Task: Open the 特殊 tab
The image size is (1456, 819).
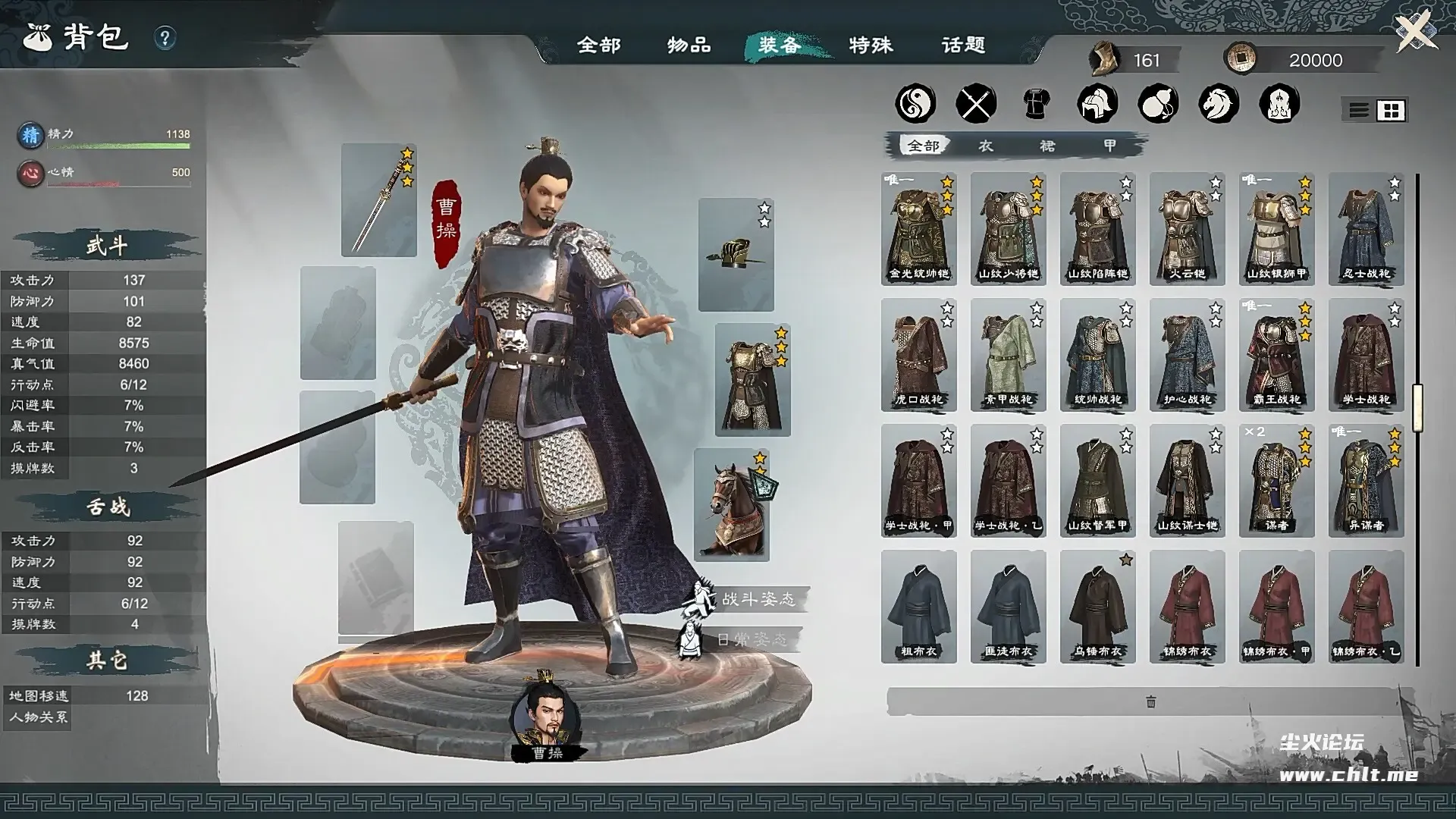Action: click(x=871, y=45)
